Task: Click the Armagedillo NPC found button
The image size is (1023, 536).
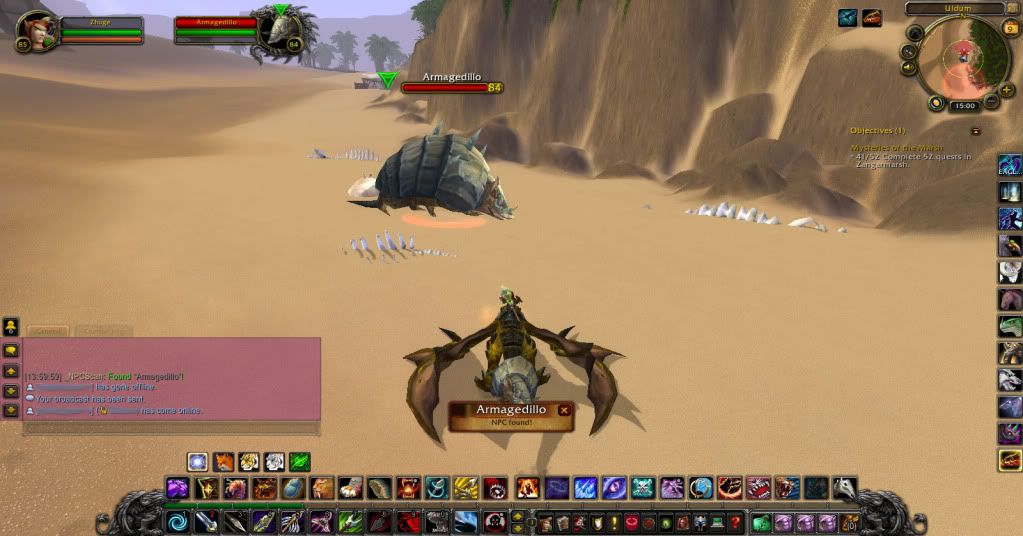Action: [506, 415]
